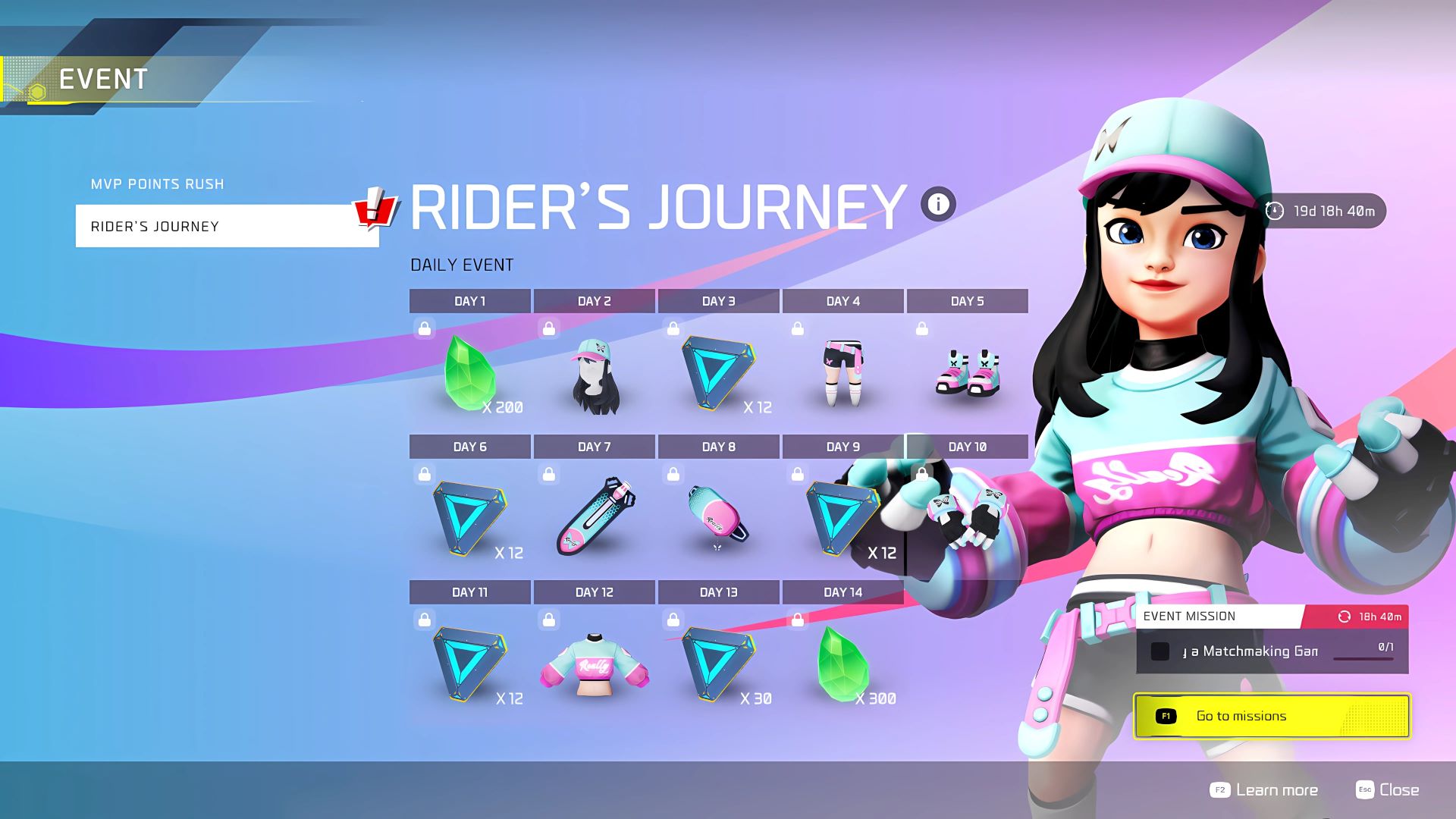The height and width of the screenshot is (819, 1456).
Task: Select the Day 5 sneakers reward
Action: coord(968,372)
